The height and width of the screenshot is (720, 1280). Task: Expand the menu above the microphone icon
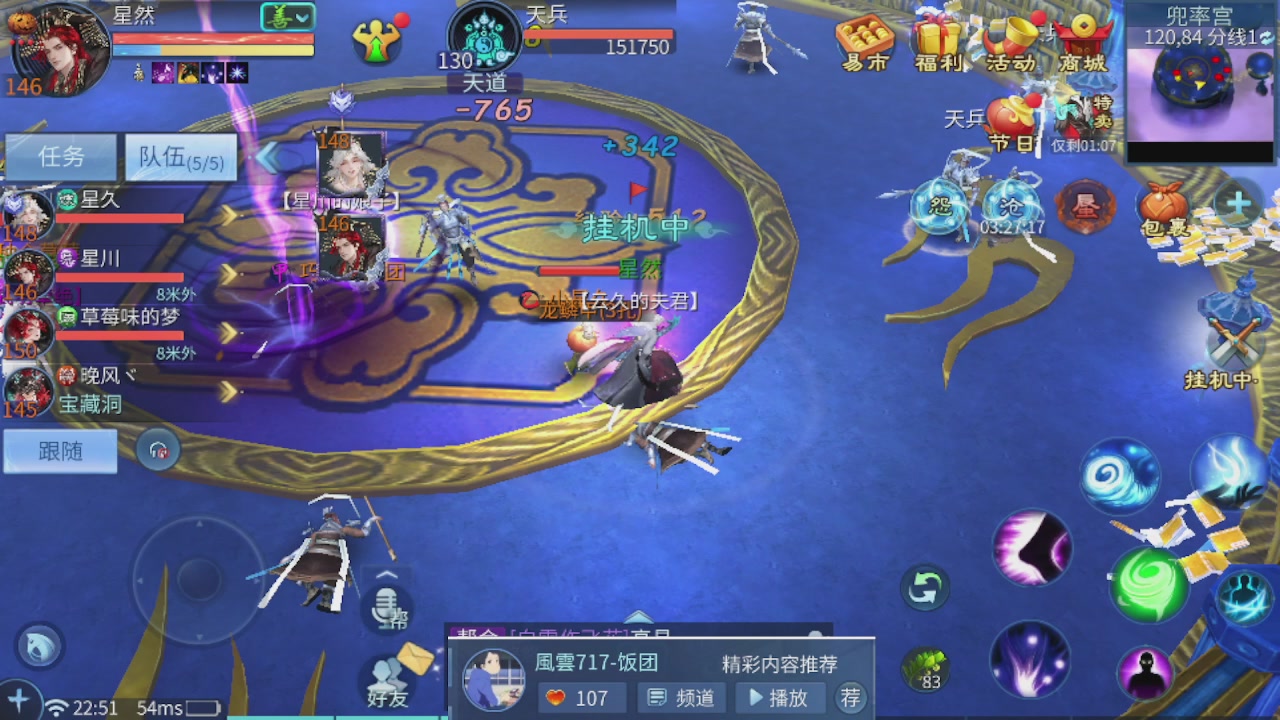point(388,575)
